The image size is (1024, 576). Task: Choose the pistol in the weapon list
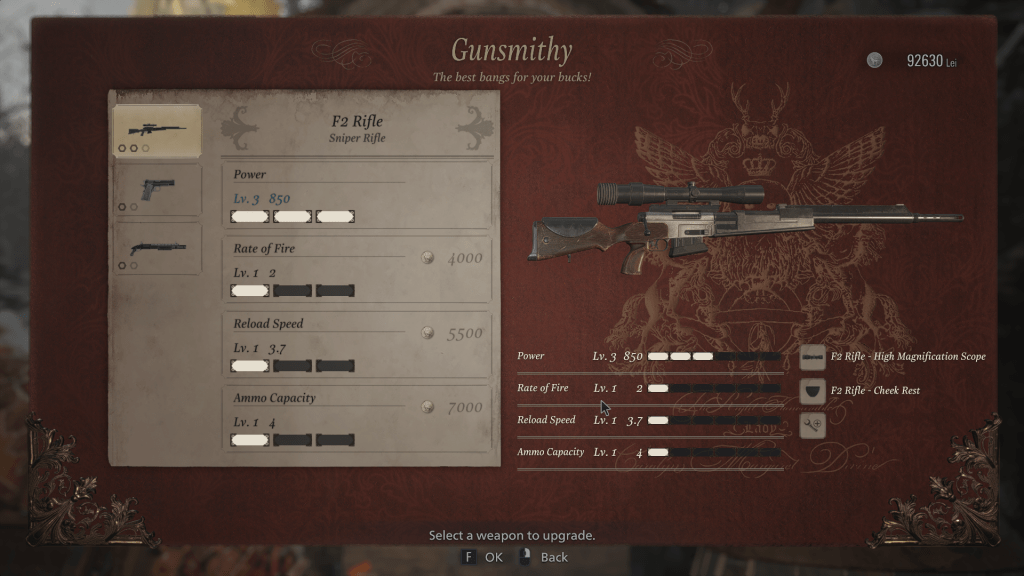click(x=156, y=190)
